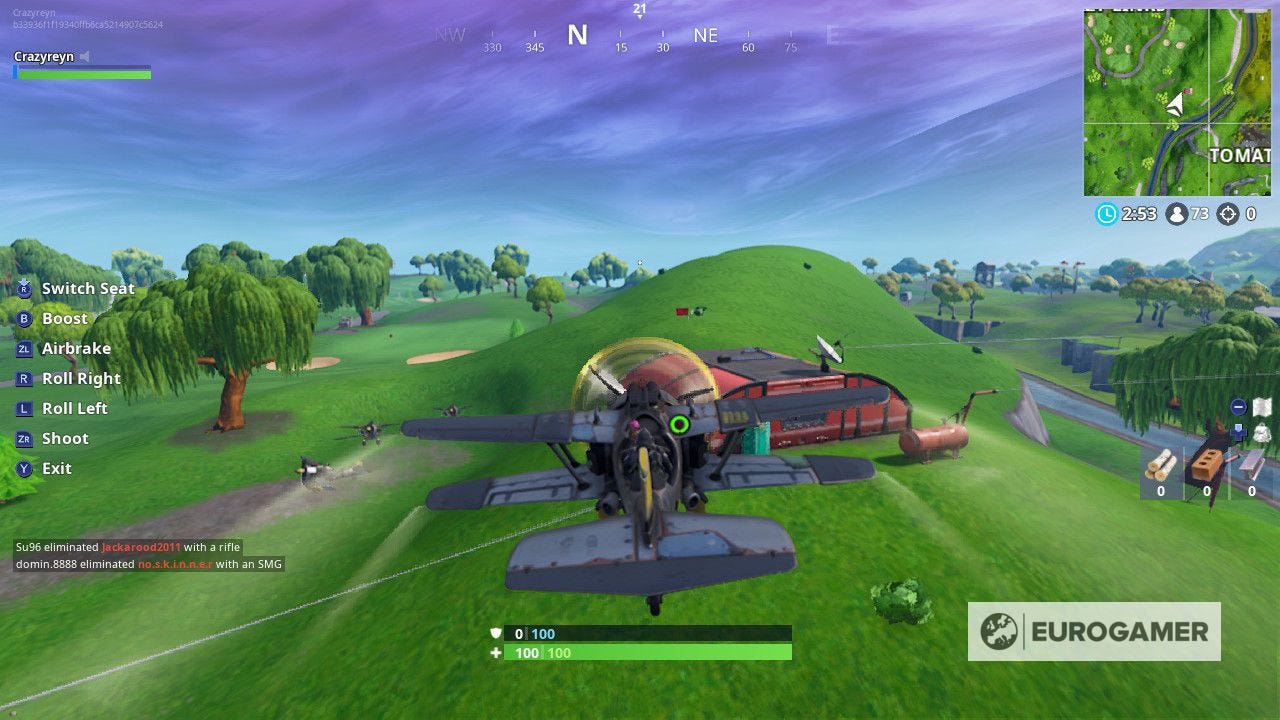Select the match timer clock icon
Viewport: 1280px width, 720px height.
click(x=1107, y=212)
